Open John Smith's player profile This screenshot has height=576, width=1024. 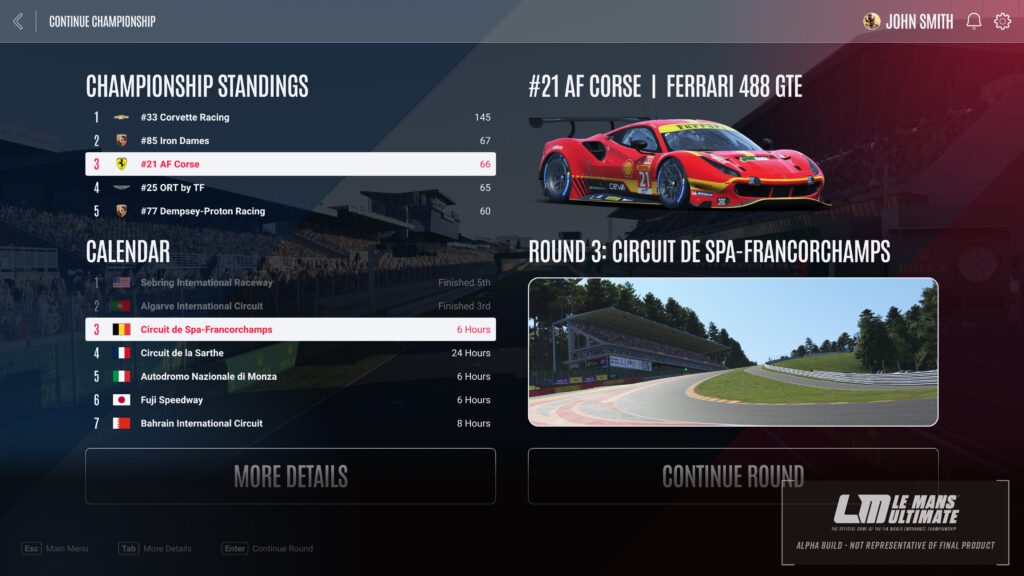tap(908, 21)
